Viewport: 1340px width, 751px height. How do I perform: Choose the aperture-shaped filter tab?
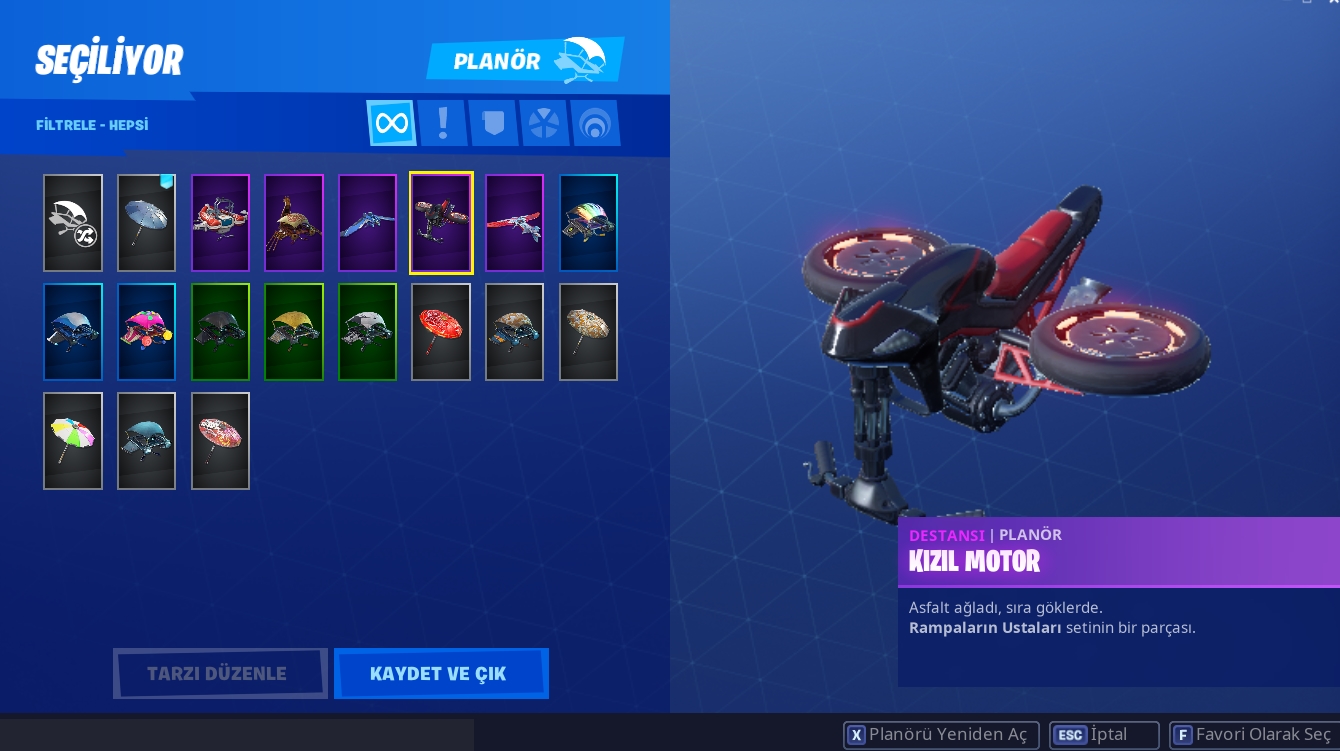pyautogui.click(x=544, y=123)
